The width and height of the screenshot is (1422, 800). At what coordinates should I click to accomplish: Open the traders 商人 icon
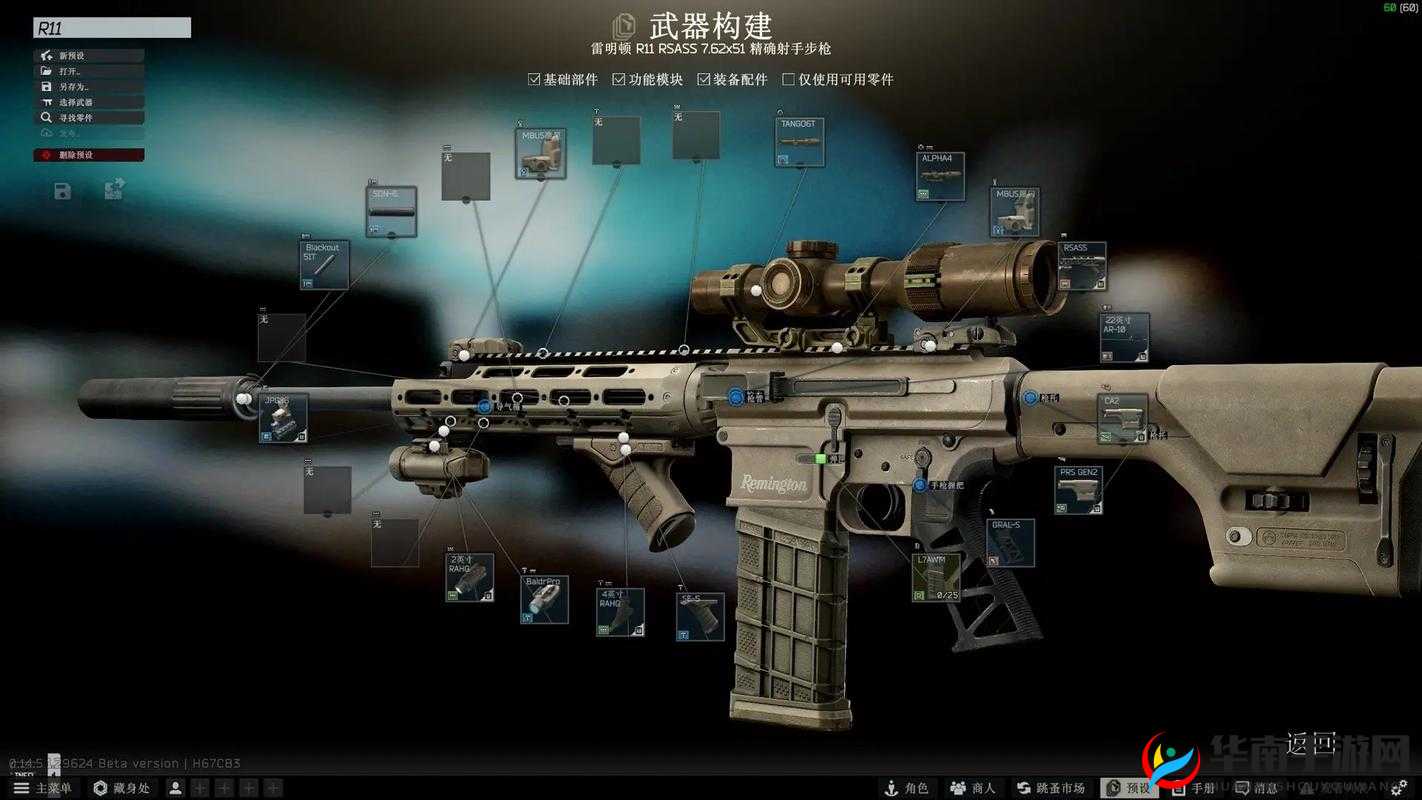[972, 788]
